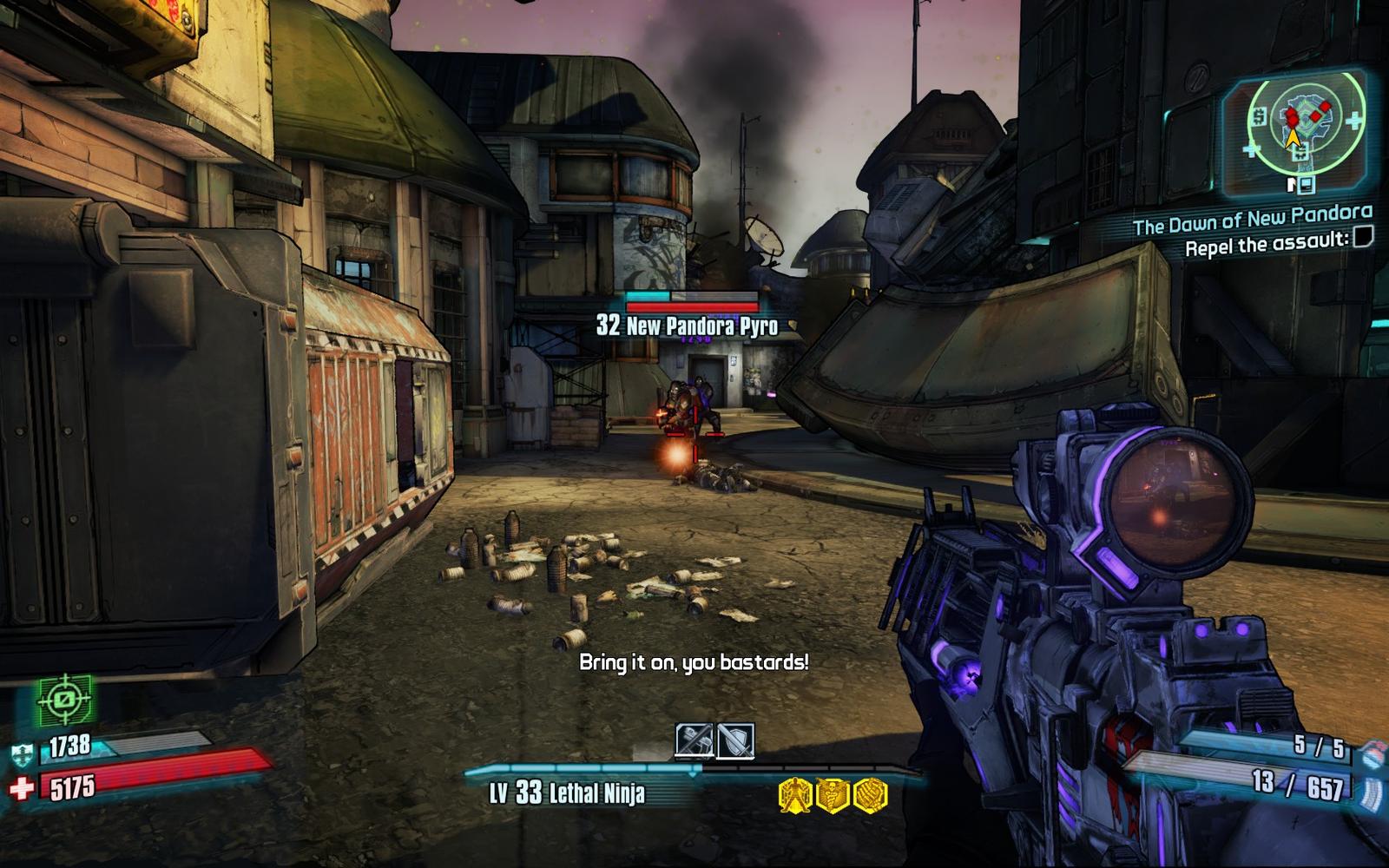Click the yellow player arrow on minimap
This screenshot has height=868, width=1389.
[1294, 136]
